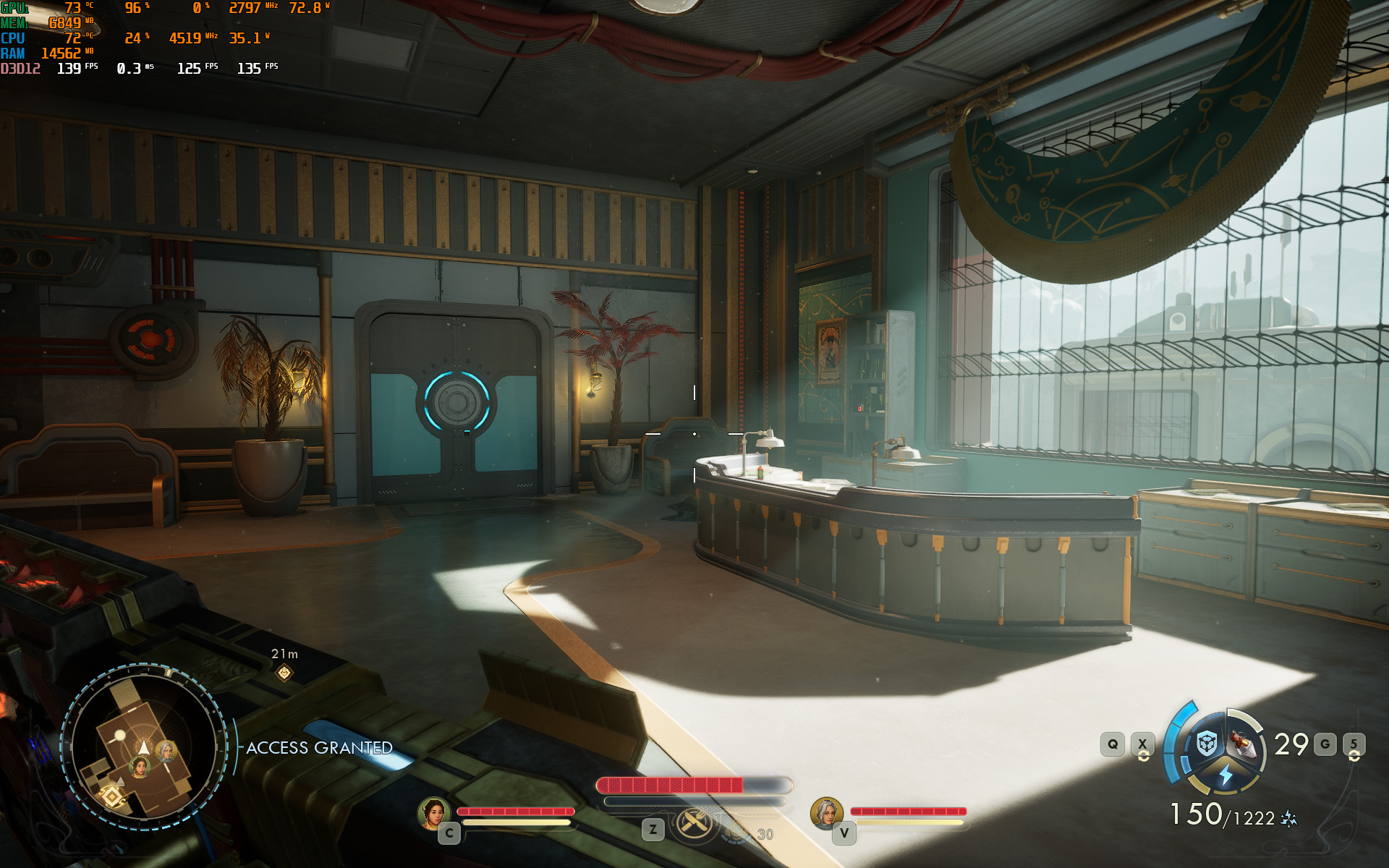
Task: Activate the shield gadget icon
Action: pos(1207,744)
